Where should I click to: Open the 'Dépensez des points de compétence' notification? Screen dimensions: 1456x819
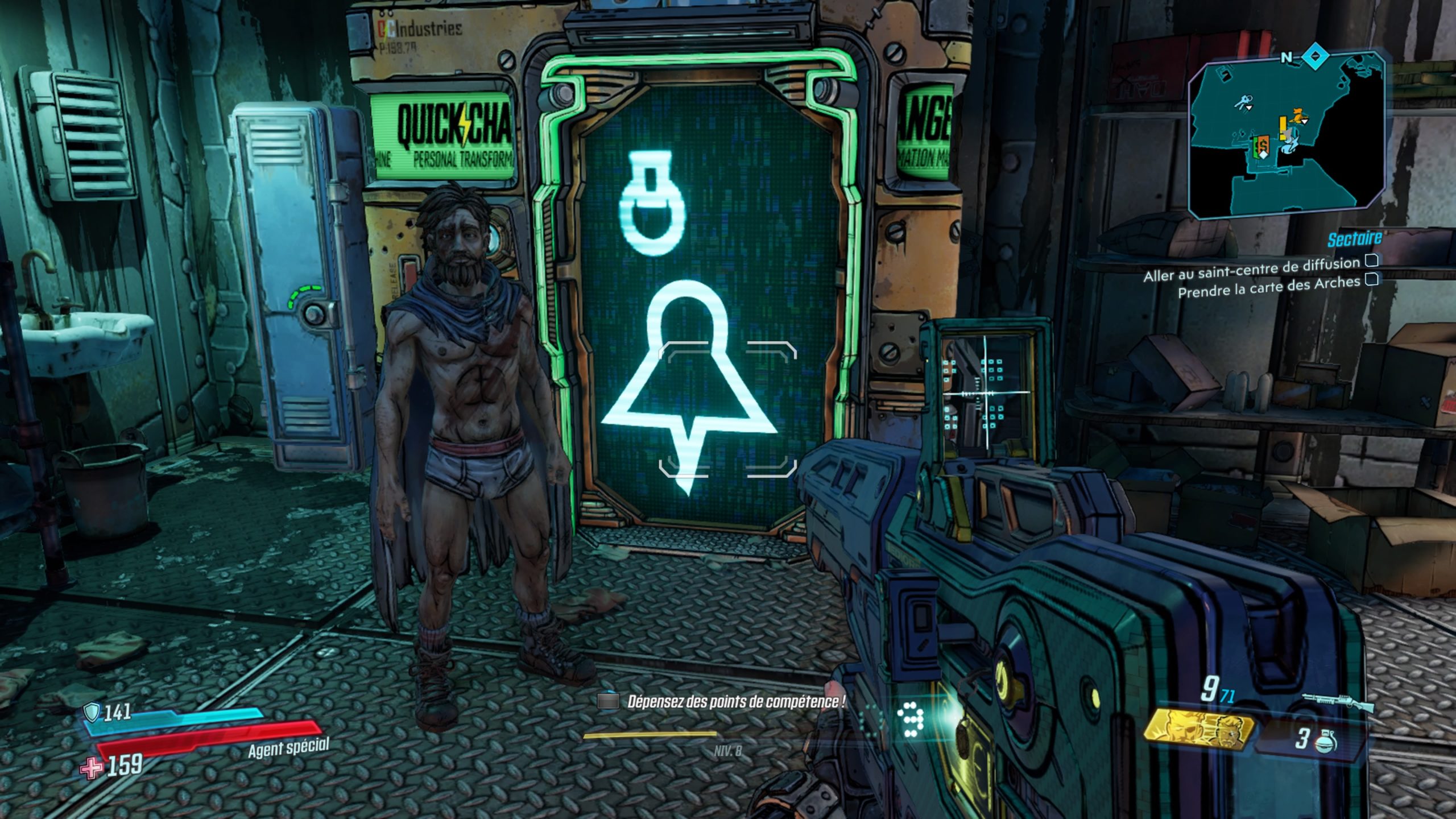point(735,702)
